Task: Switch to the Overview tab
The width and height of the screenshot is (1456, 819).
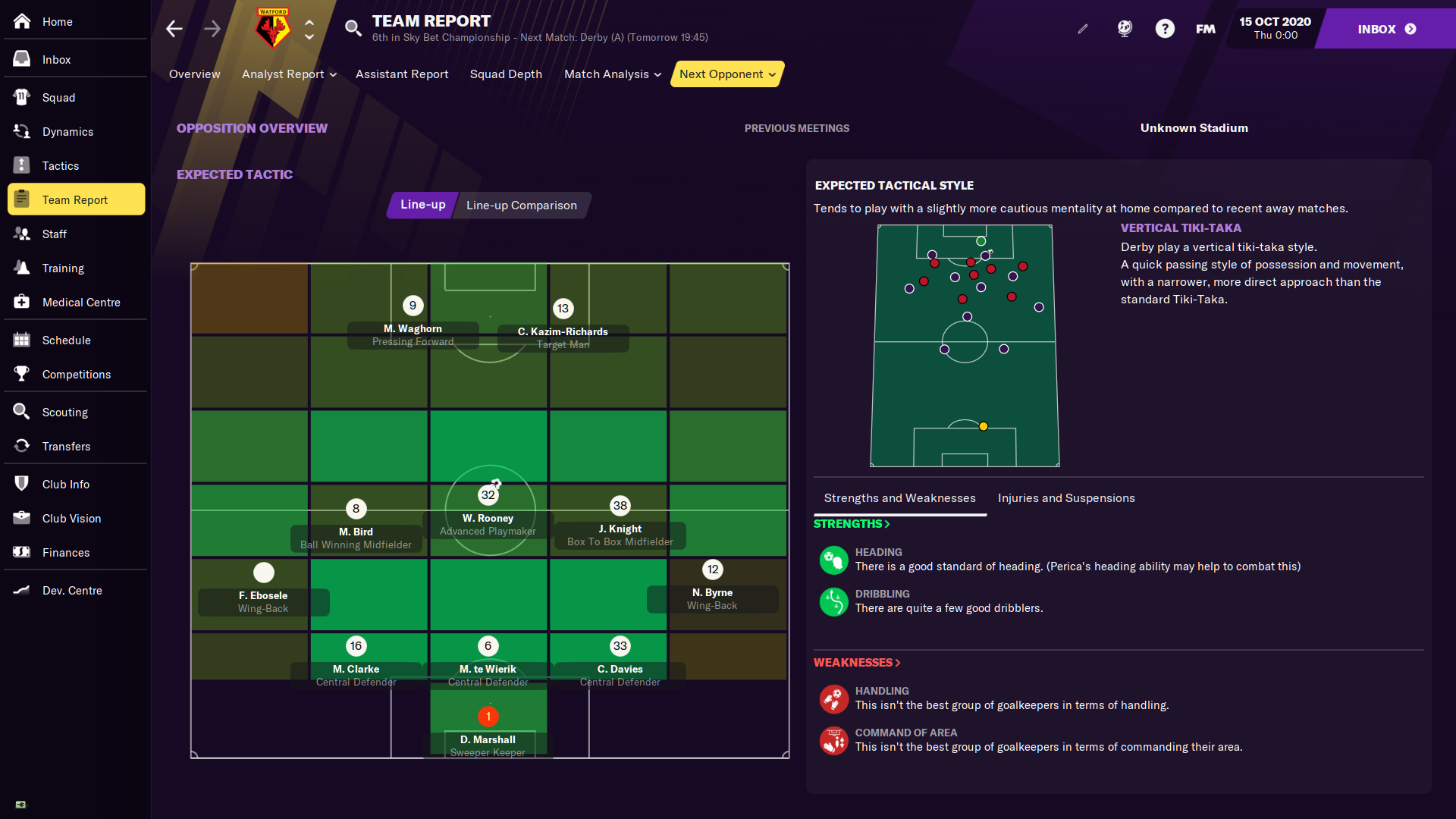Action: pyautogui.click(x=194, y=74)
